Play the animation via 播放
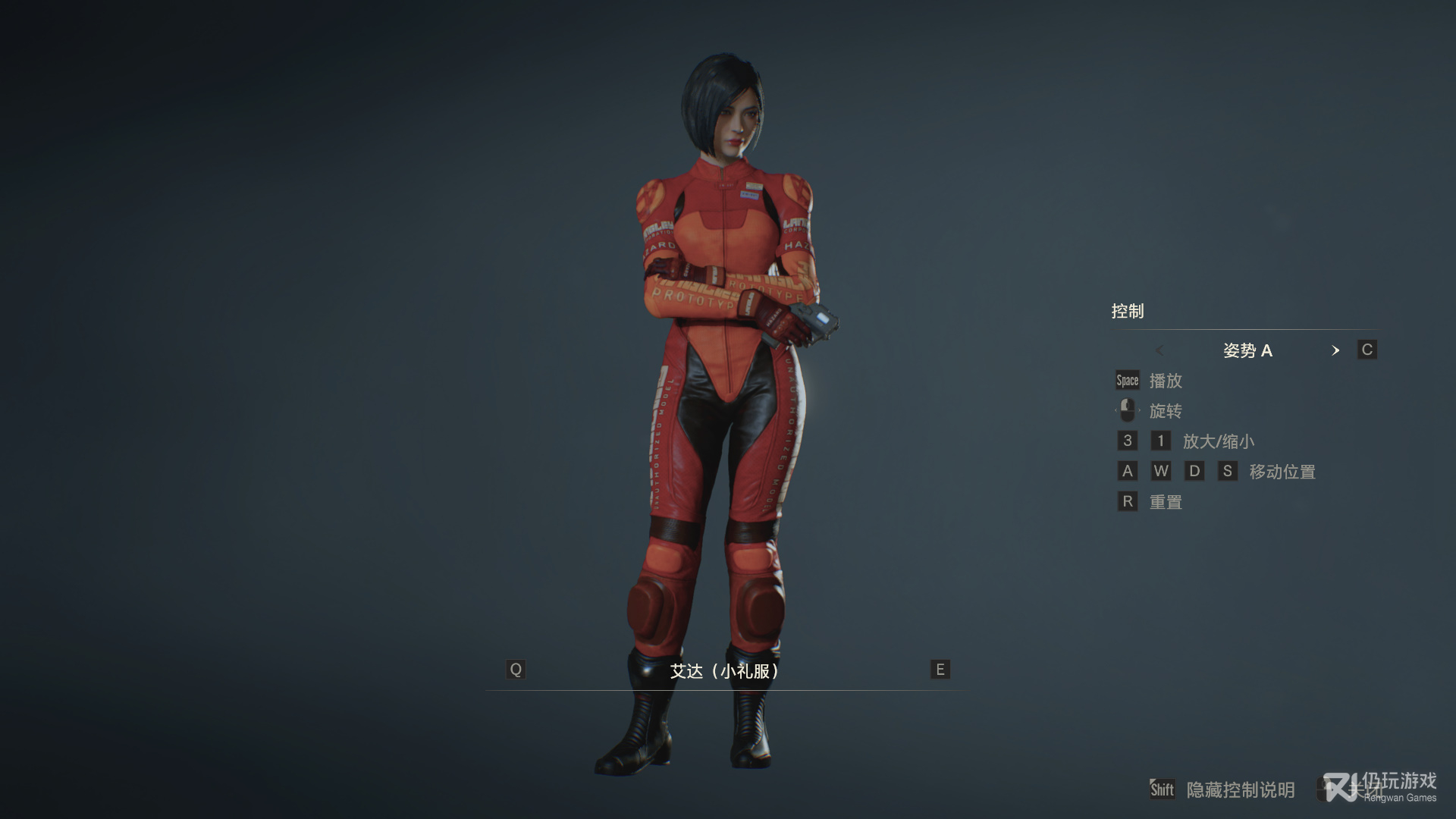This screenshot has width=1456, height=819. (x=1166, y=381)
